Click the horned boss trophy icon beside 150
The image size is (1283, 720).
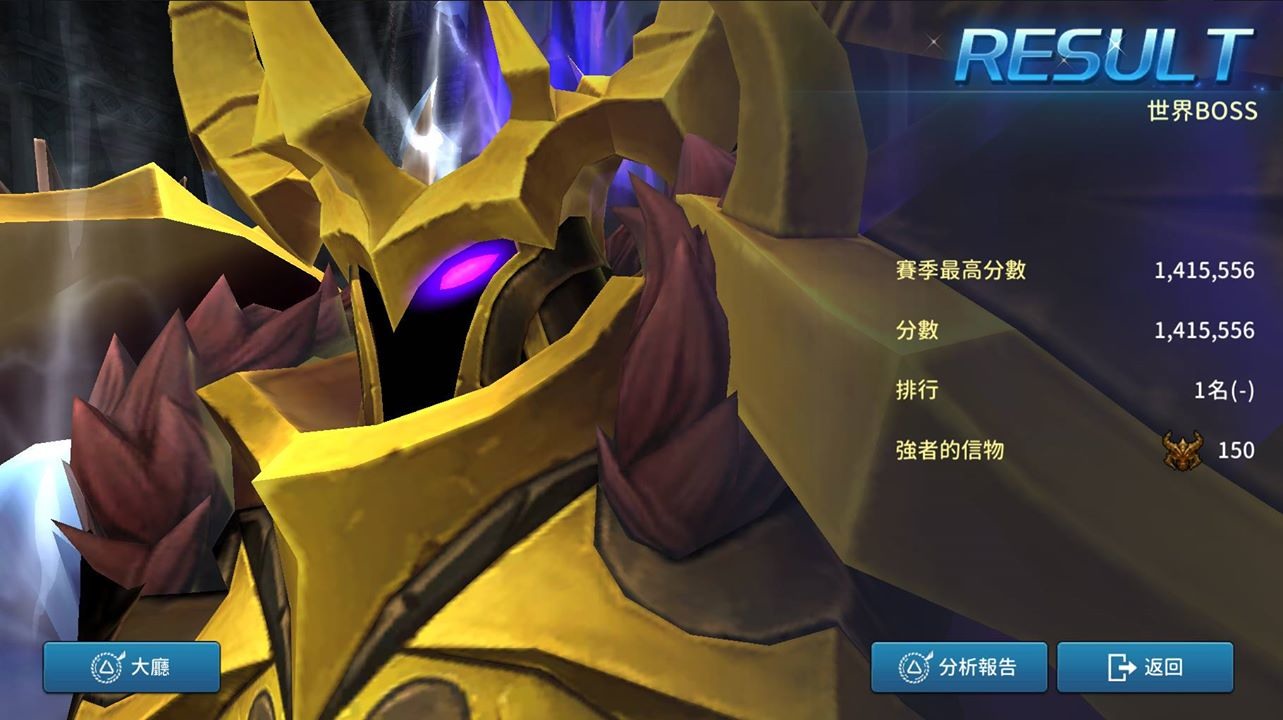tap(1180, 451)
